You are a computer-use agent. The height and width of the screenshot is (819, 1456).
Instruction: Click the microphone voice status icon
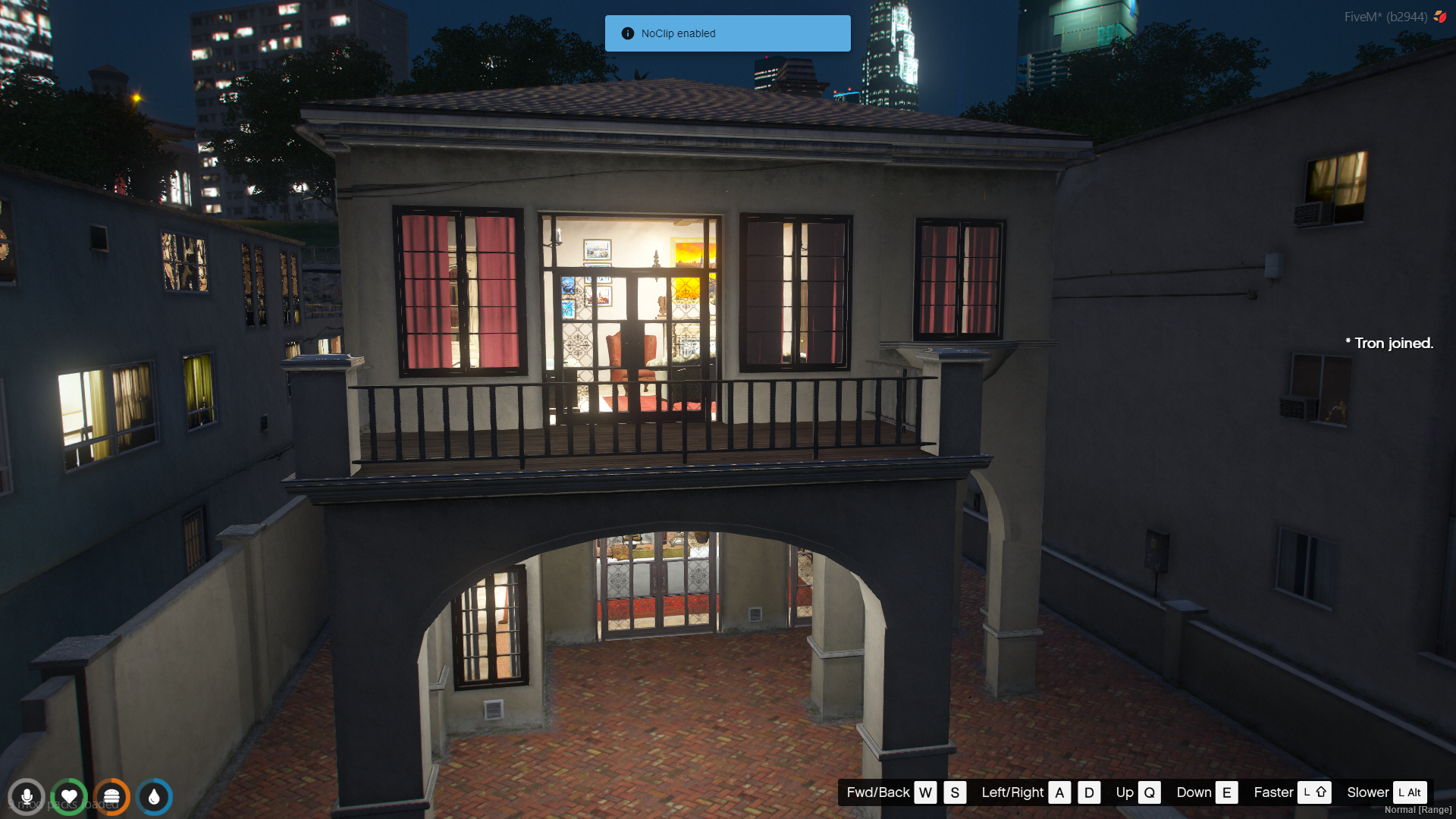tap(27, 797)
